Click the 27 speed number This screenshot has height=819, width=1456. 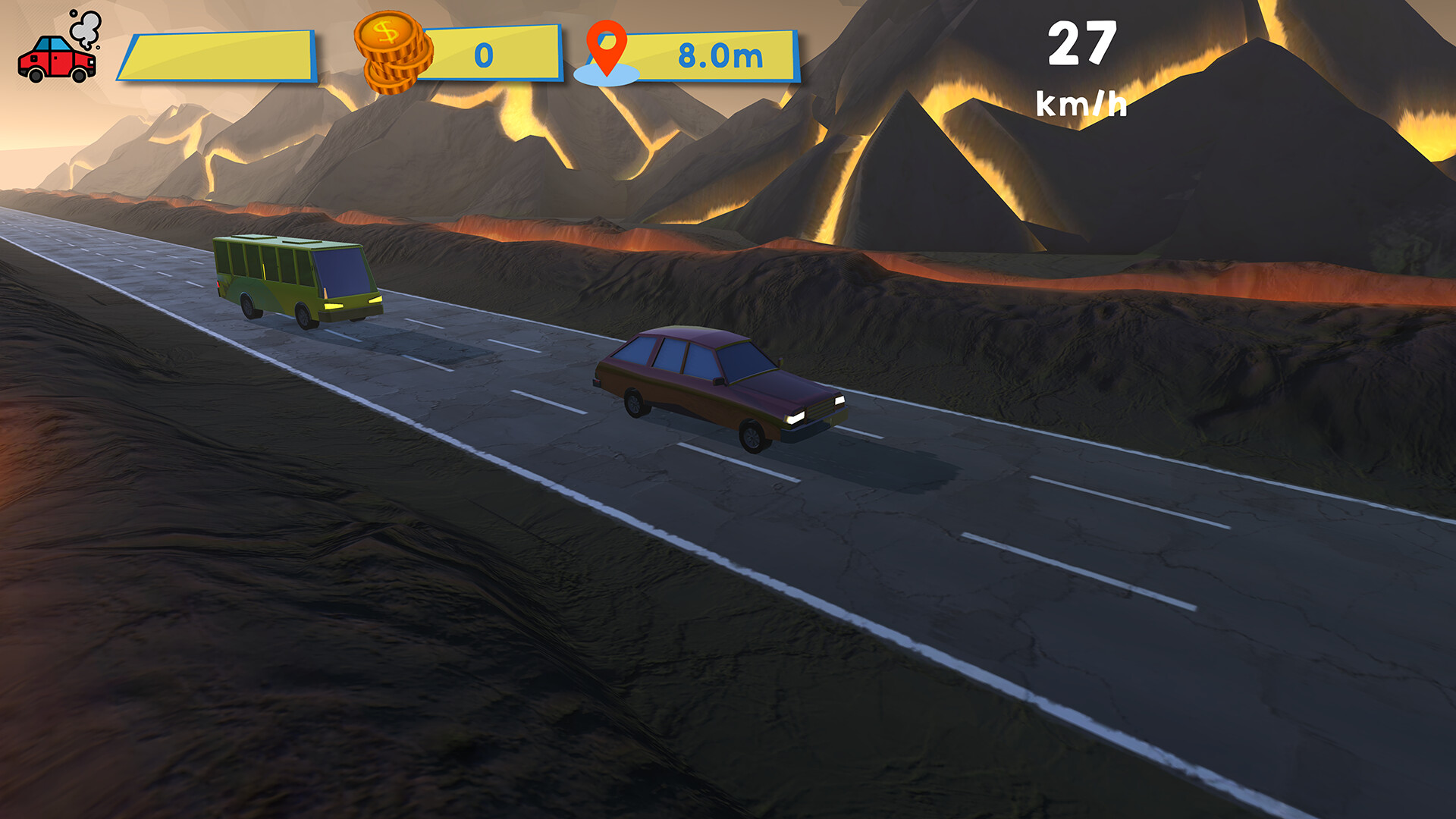click(x=1083, y=44)
